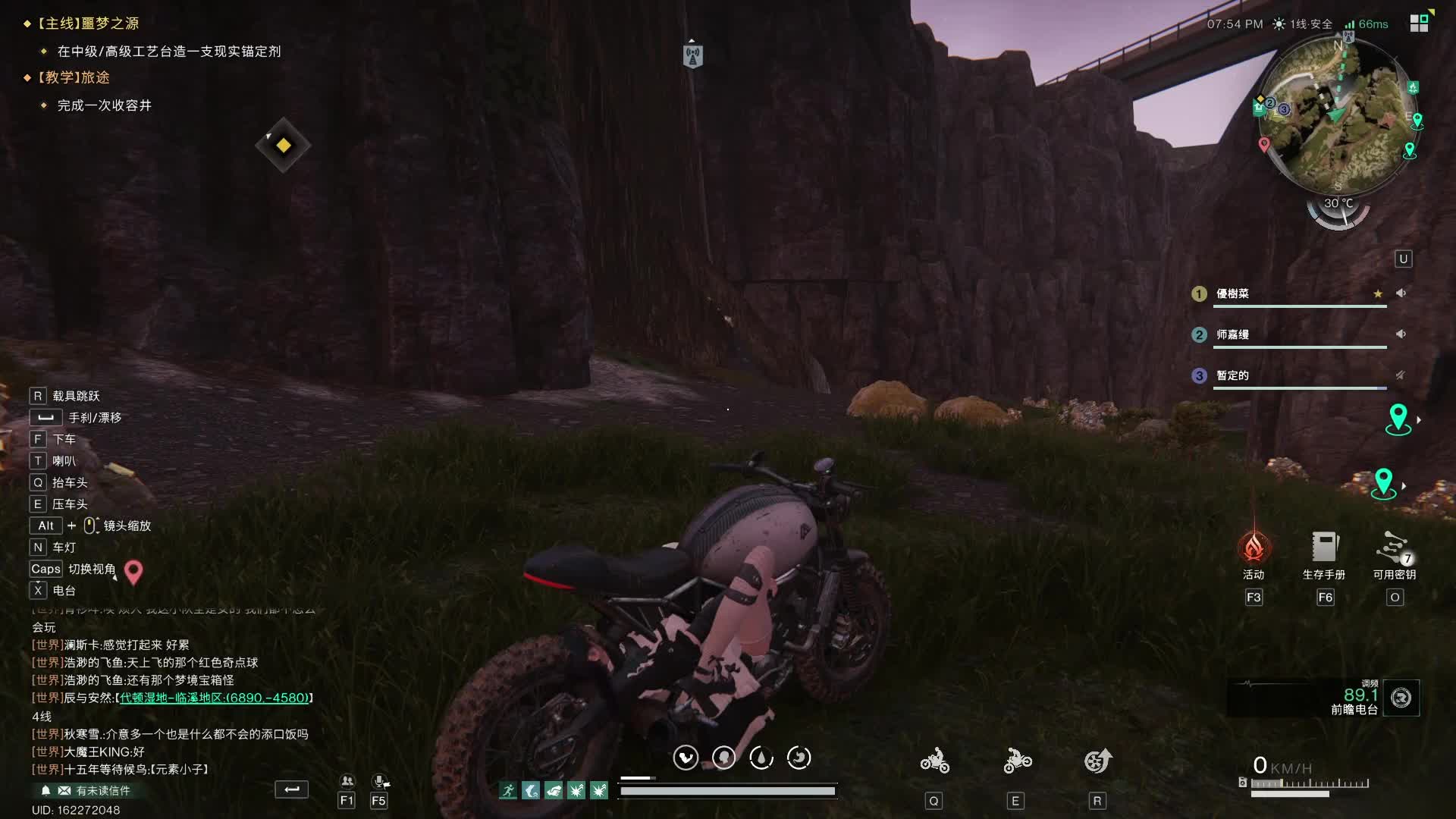This screenshot has width=1456, height=819.
Task: Activate the motorcycle nose-press stunt ability
Action: point(1016,761)
